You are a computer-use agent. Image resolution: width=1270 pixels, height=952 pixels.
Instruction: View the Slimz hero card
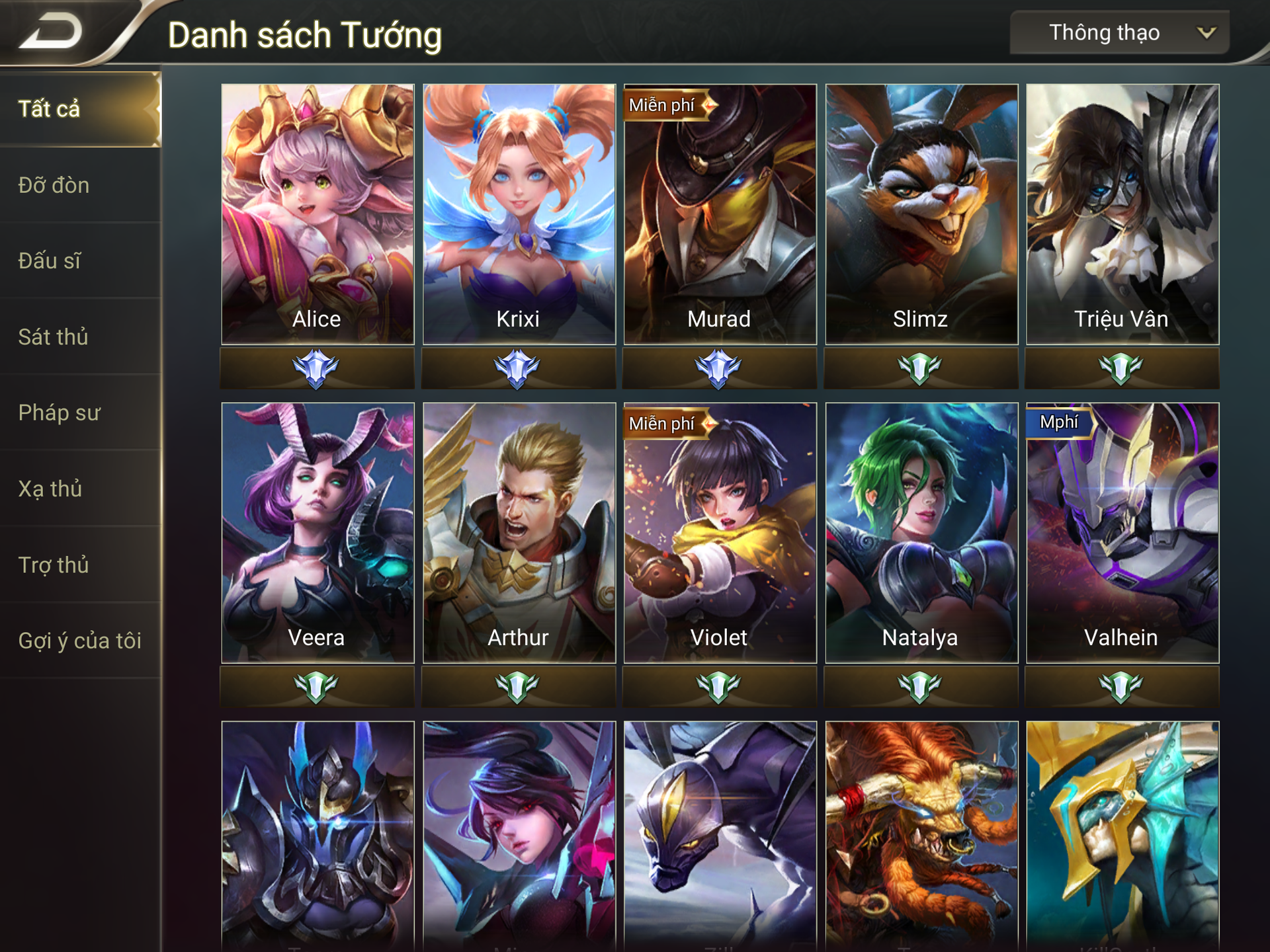point(921,214)
